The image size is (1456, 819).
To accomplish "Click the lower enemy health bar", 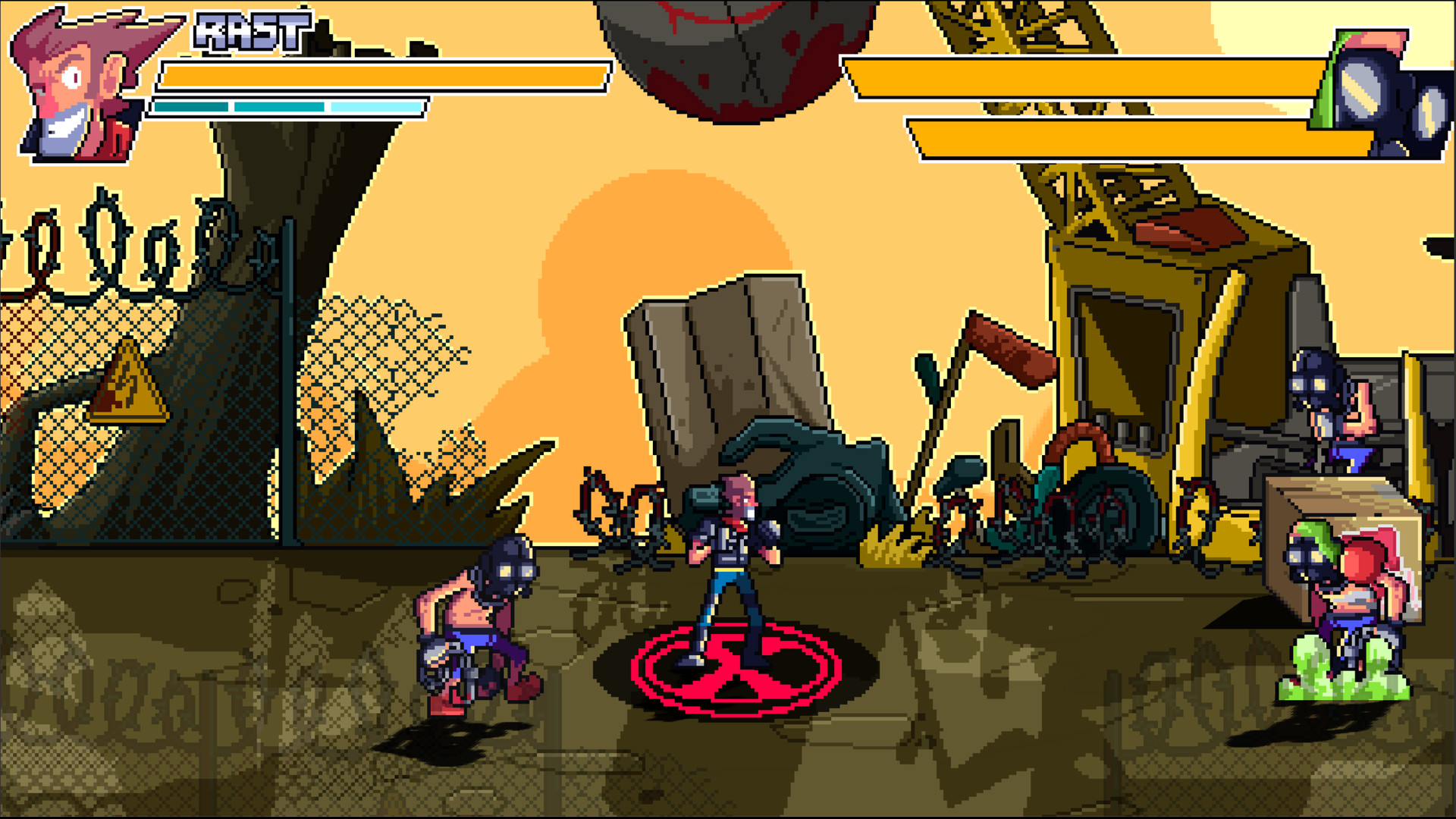I will point(1137,136).
